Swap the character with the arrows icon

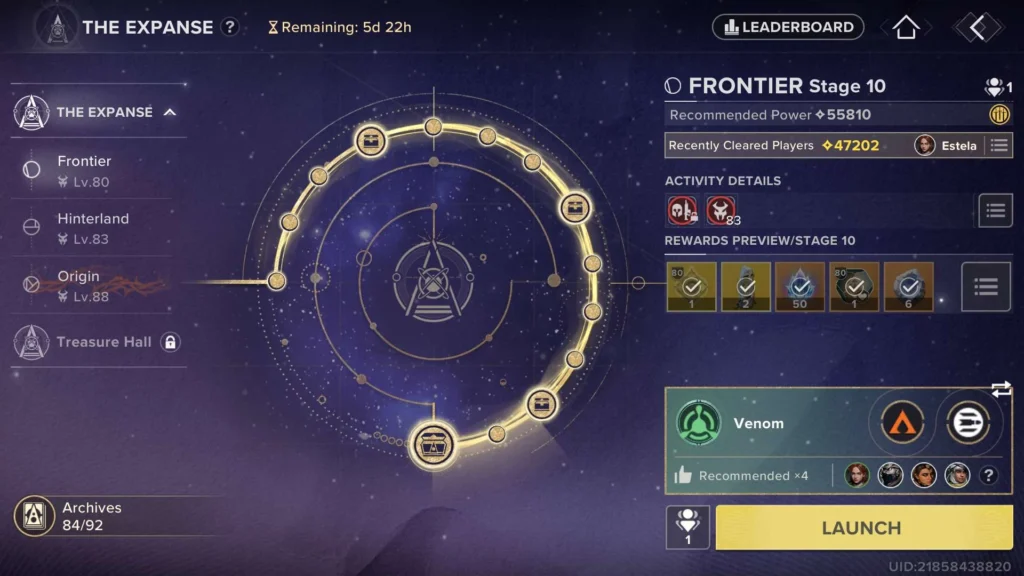(x=1001, y=389)
